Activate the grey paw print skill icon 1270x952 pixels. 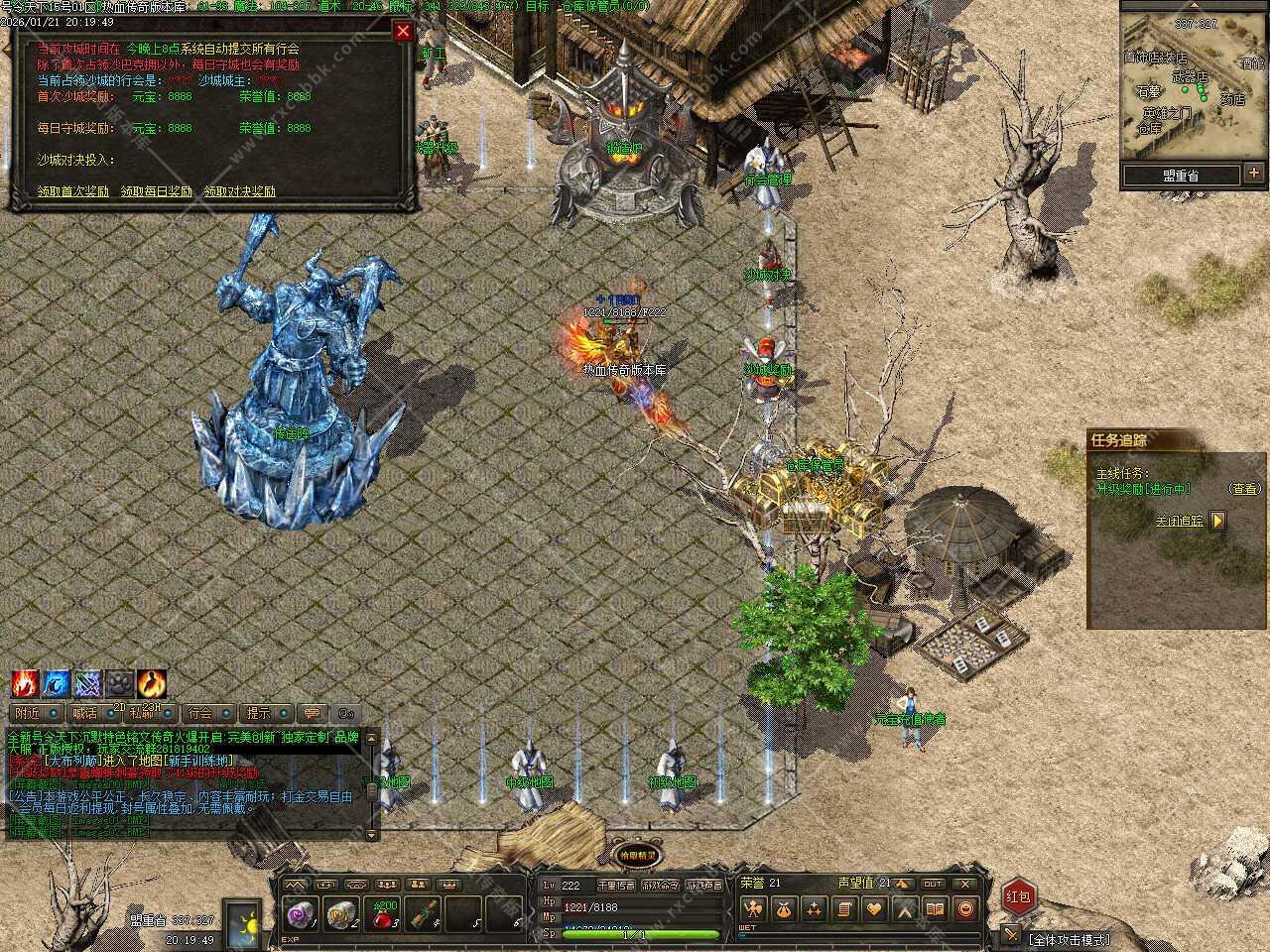pos(120,683)
